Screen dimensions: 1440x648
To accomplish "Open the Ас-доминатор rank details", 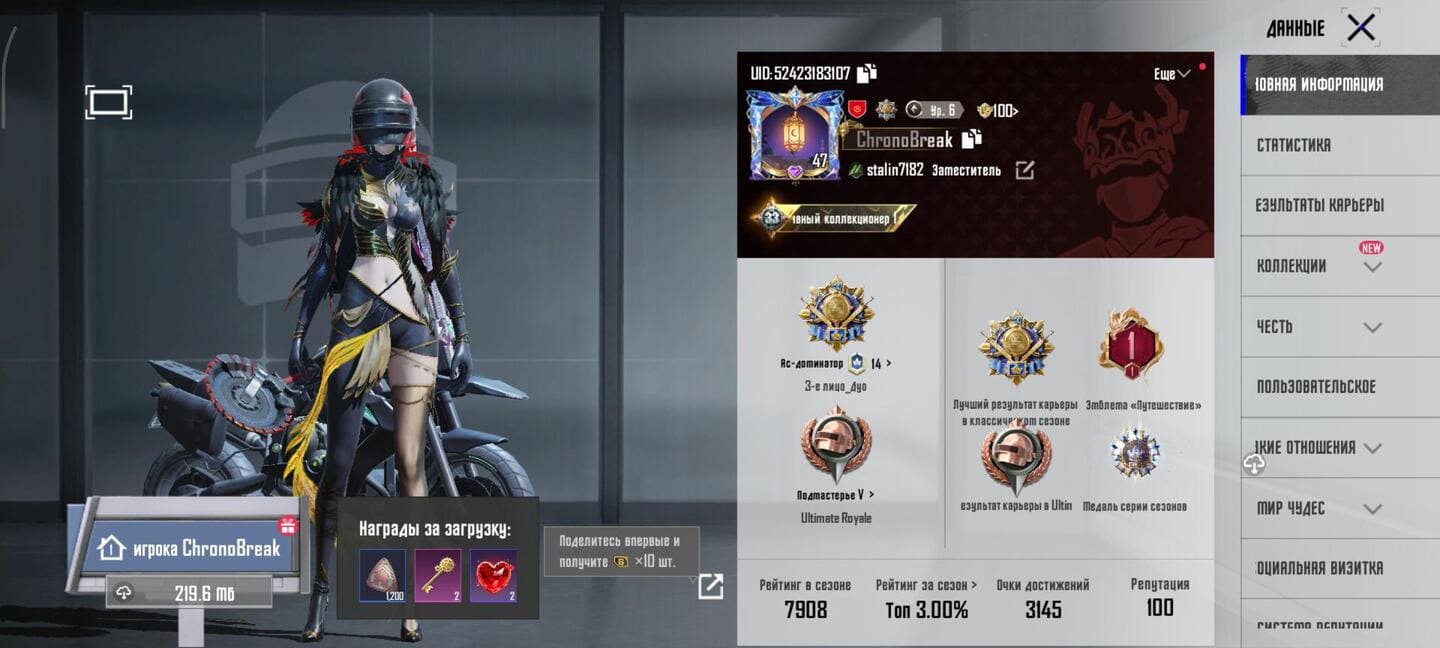I will 836,364.
